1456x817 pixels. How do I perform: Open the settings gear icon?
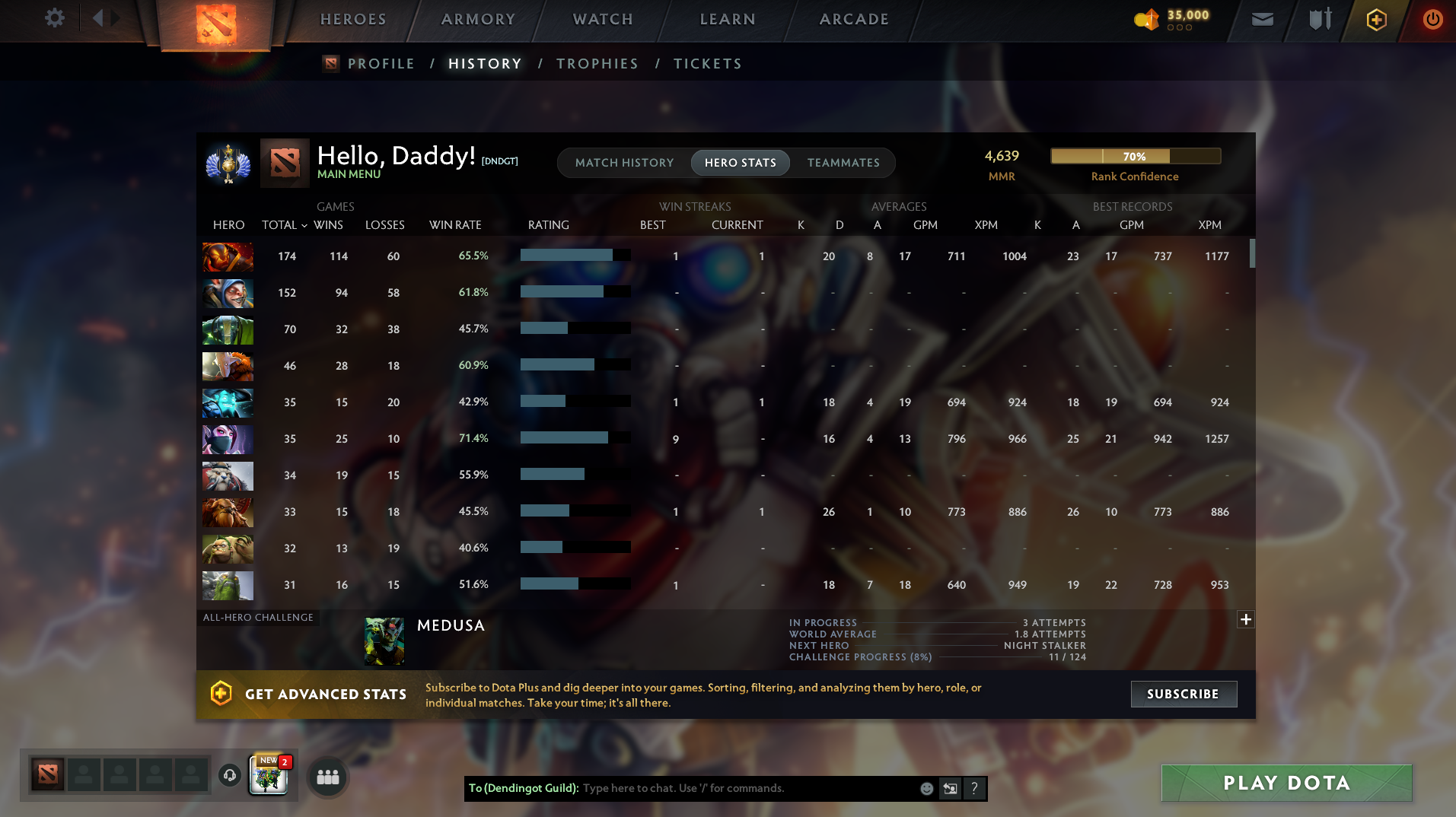pos(53,18)
